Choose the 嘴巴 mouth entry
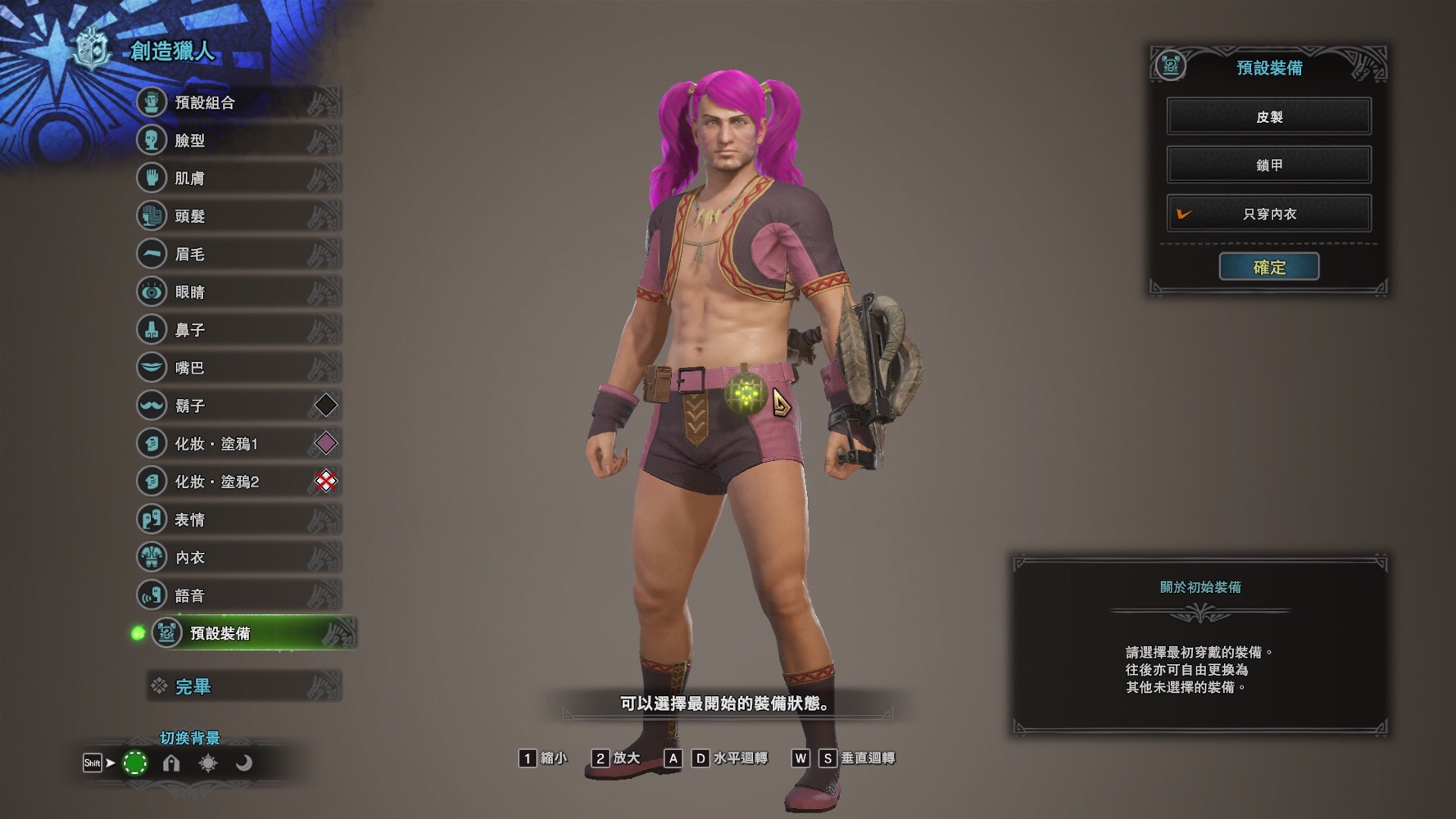The width and height of the screenshot is (1456, 819). tap(238, 368)
